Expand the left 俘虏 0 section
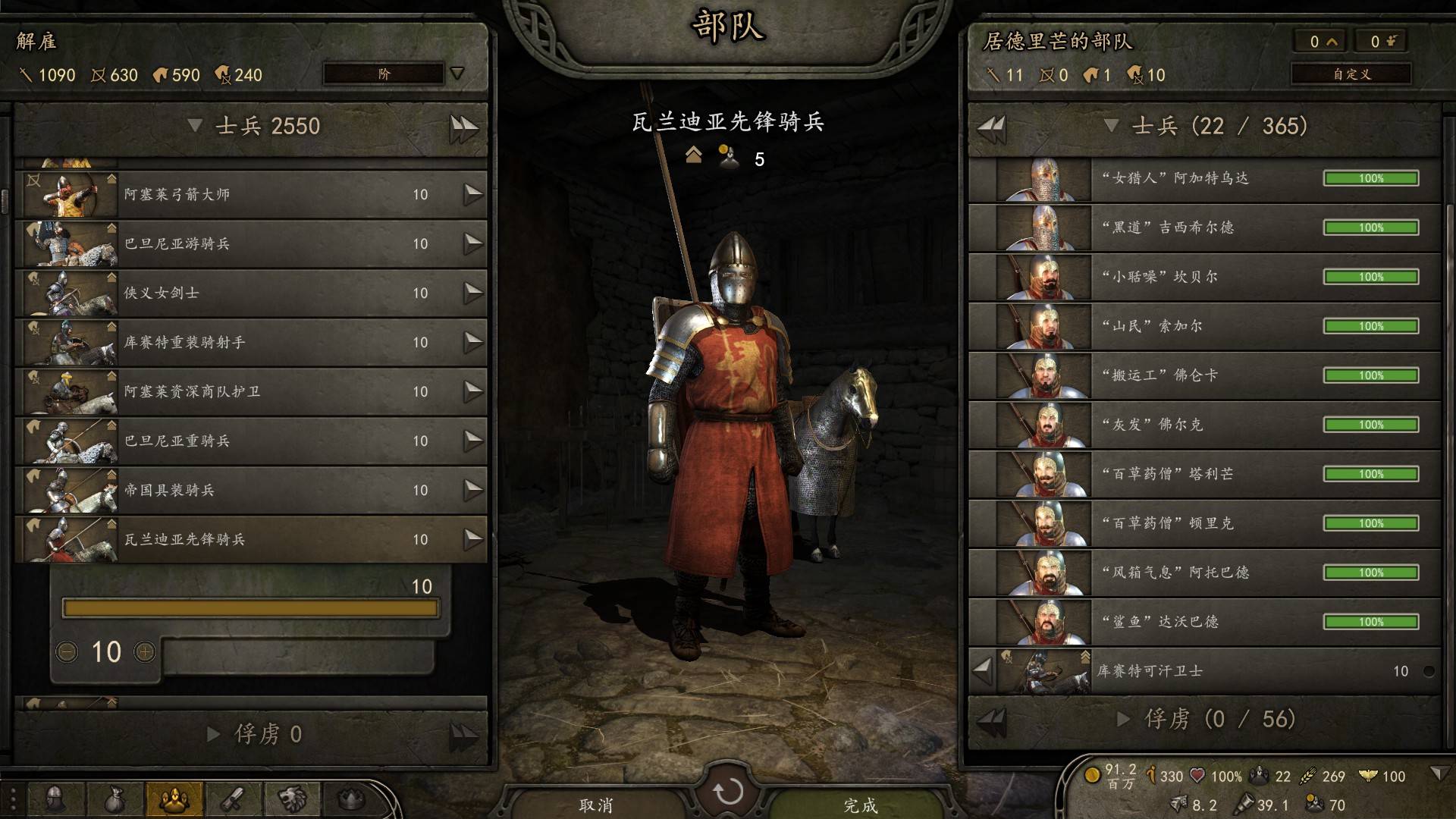This screenshot has width=1456, height=819. [x=215, y=733]
